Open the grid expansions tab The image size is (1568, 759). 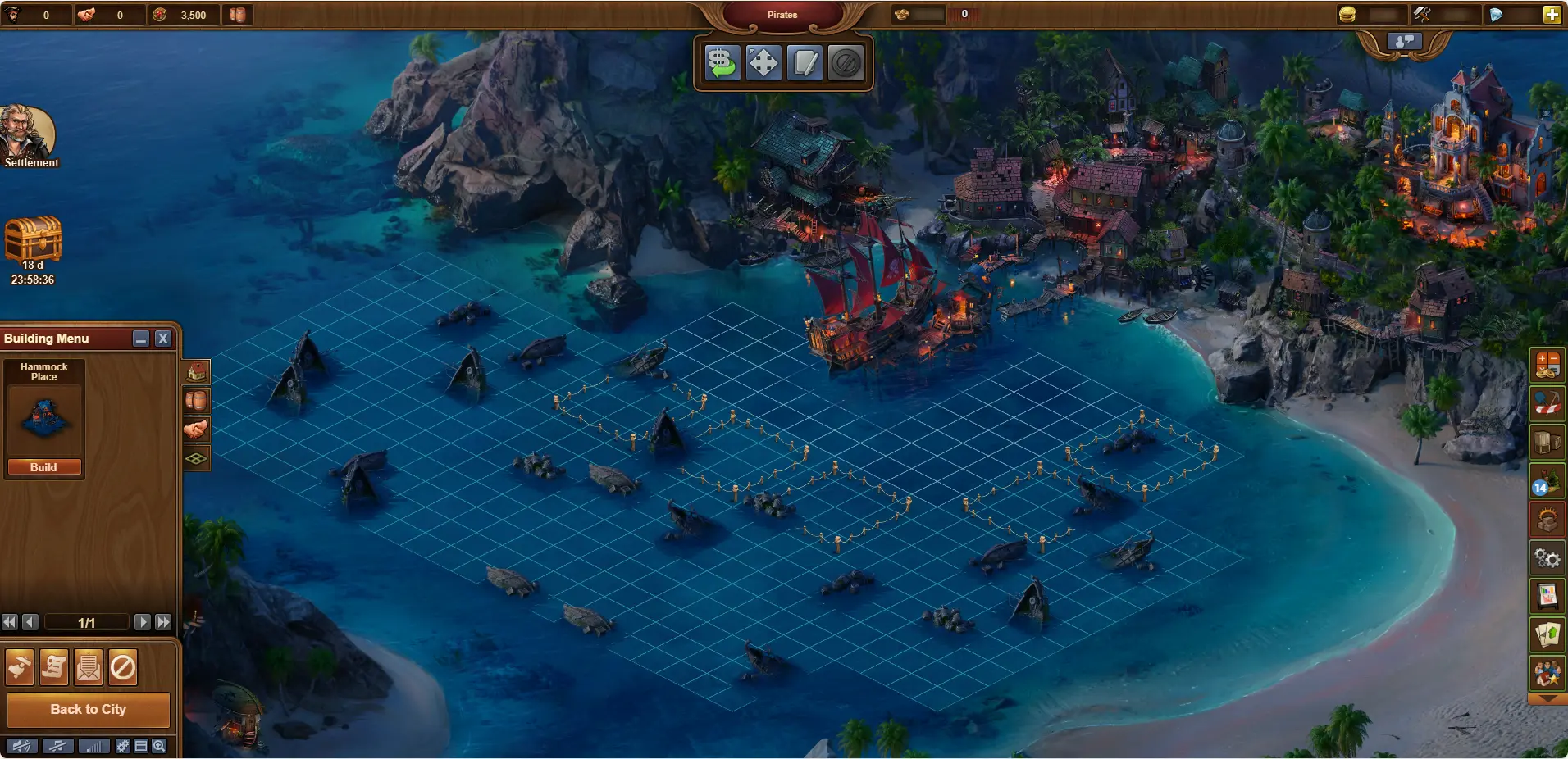point(197,458)
